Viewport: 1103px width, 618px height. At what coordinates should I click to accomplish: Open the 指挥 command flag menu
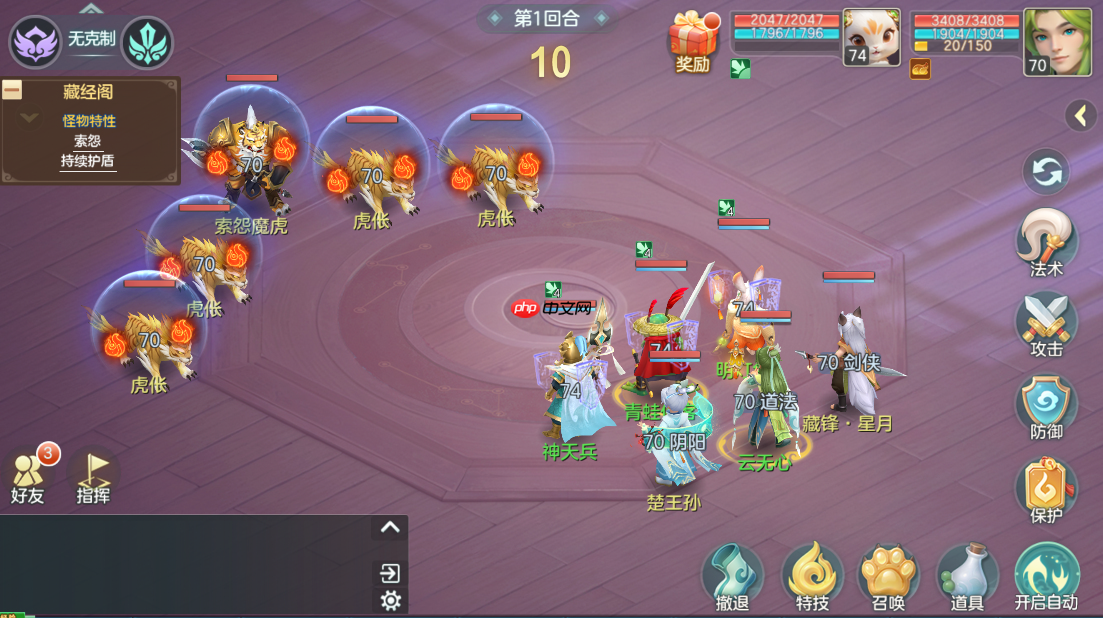click(x=94, y=475)
